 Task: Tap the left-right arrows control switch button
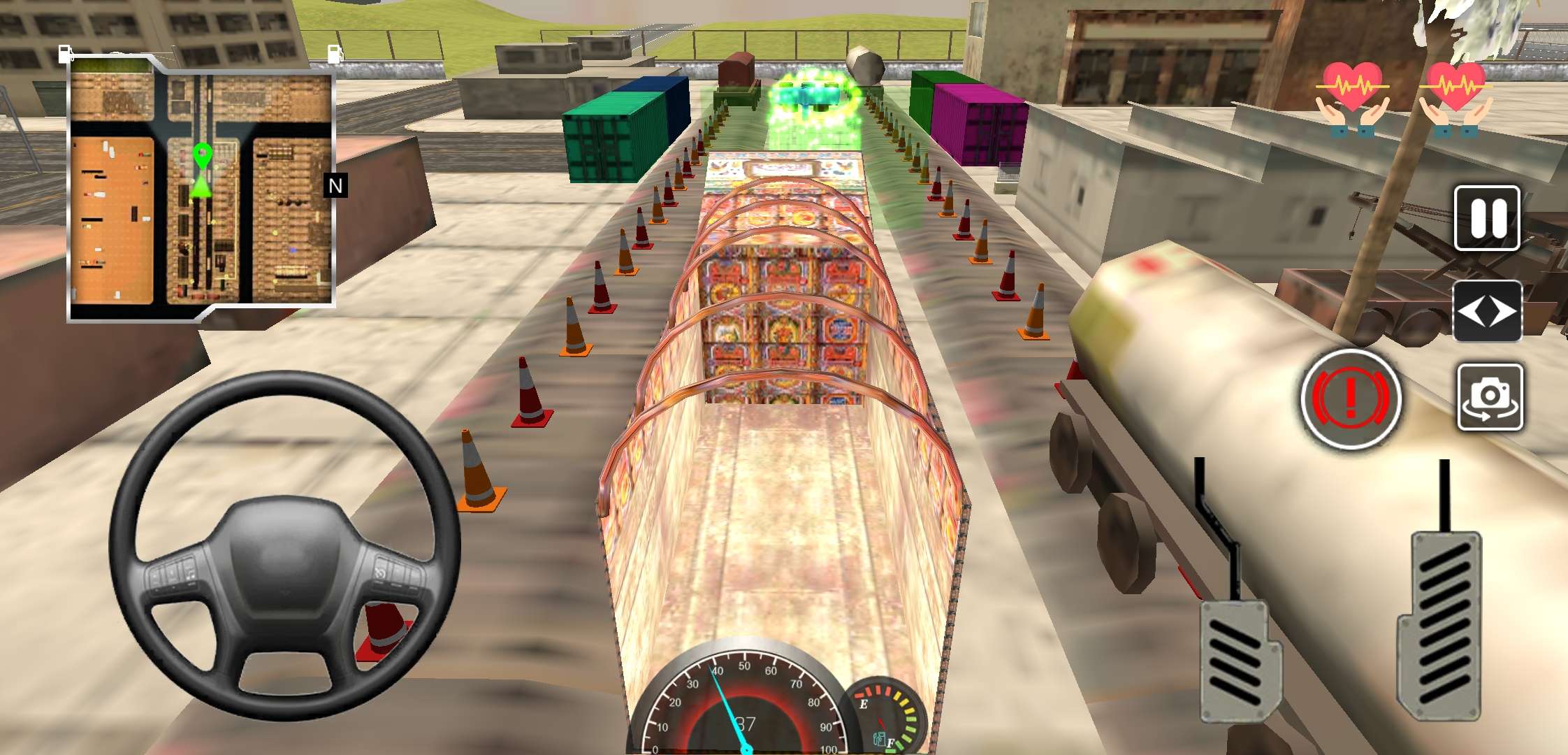[x=1487, y=312]
